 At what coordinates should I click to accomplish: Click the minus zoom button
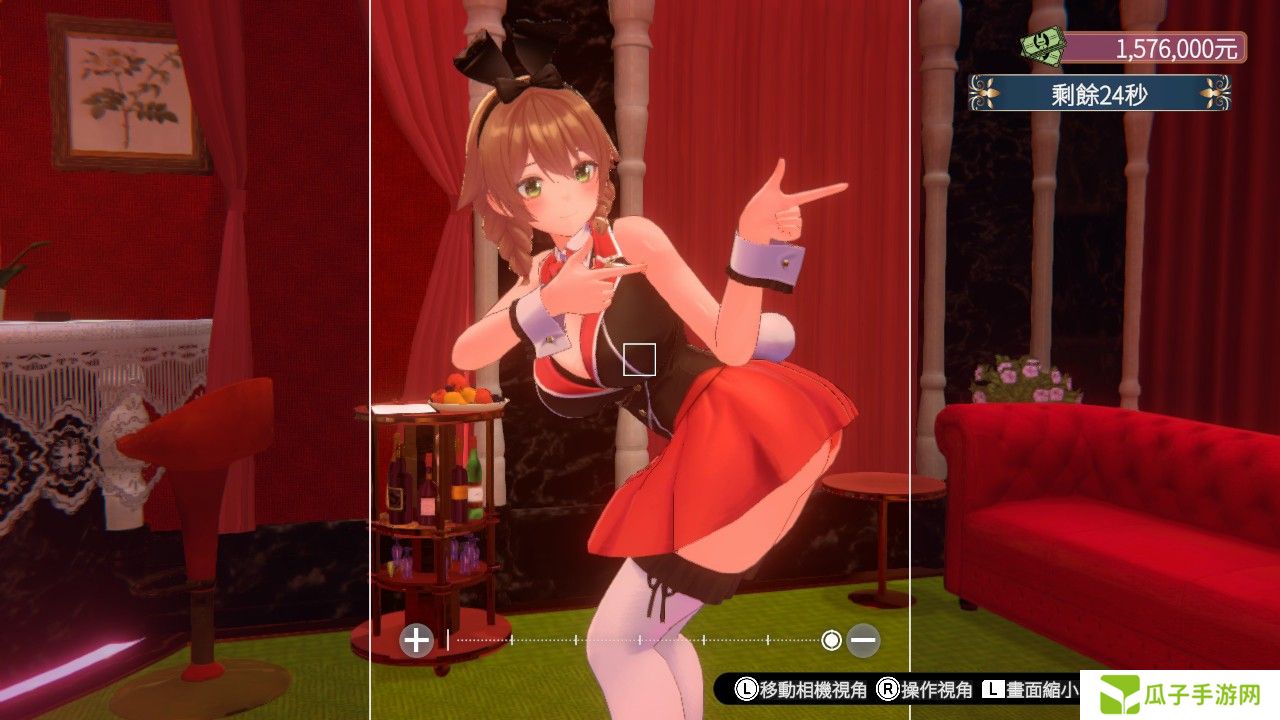pyautogui.click(x=864, y=639)
